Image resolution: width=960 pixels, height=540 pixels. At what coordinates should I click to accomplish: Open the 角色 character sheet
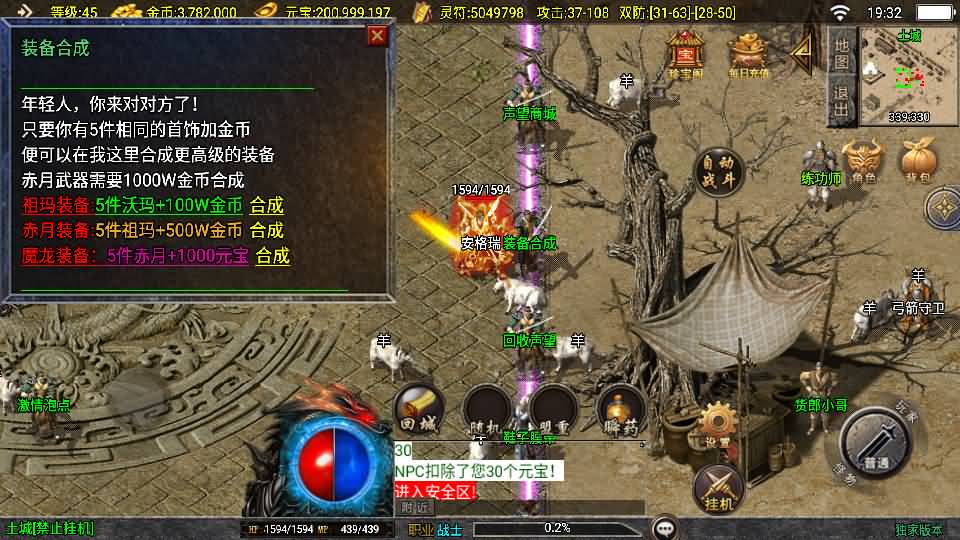[863, 163]
